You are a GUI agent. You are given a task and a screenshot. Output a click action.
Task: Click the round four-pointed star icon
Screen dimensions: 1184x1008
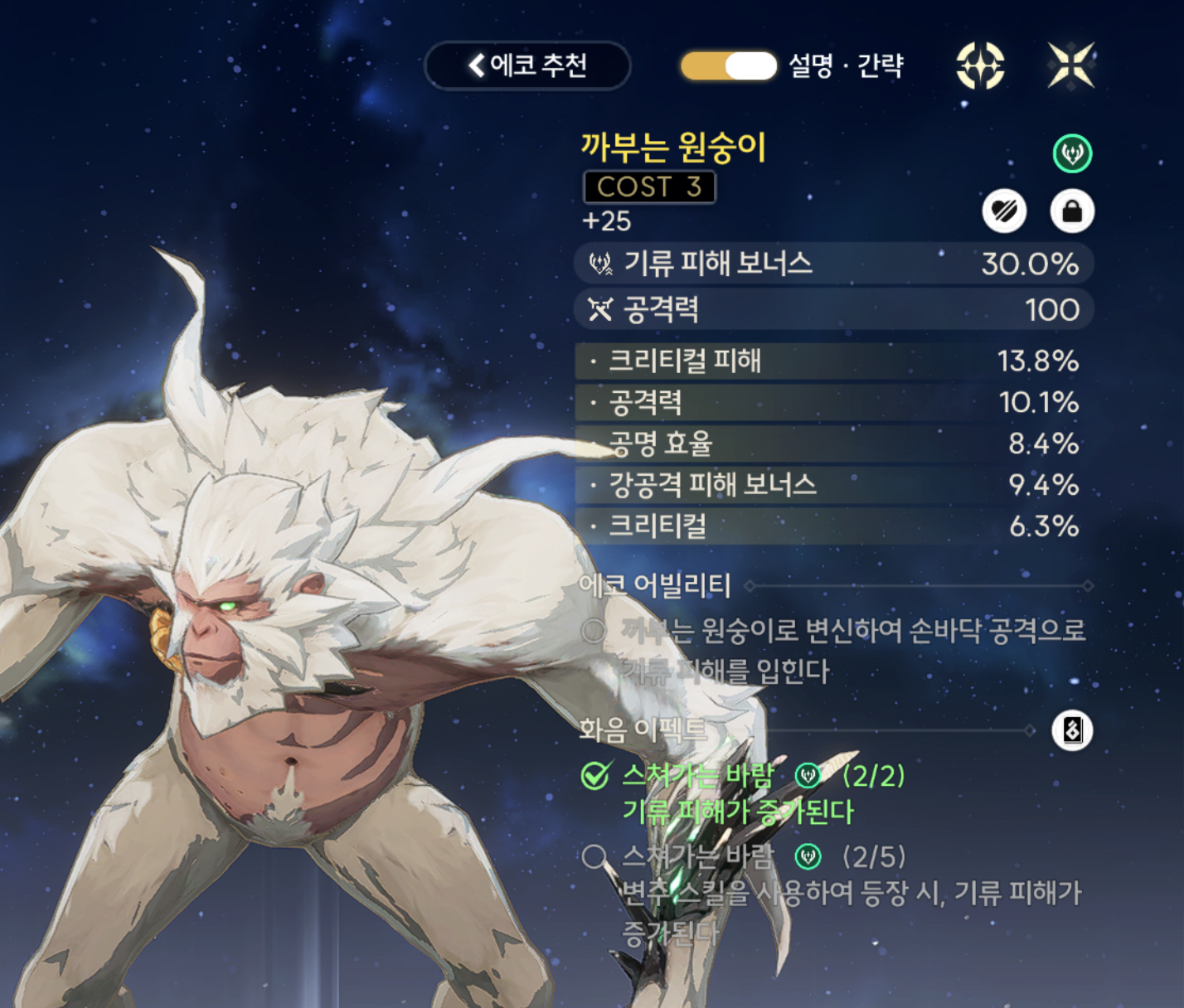[x=980, y=65]
